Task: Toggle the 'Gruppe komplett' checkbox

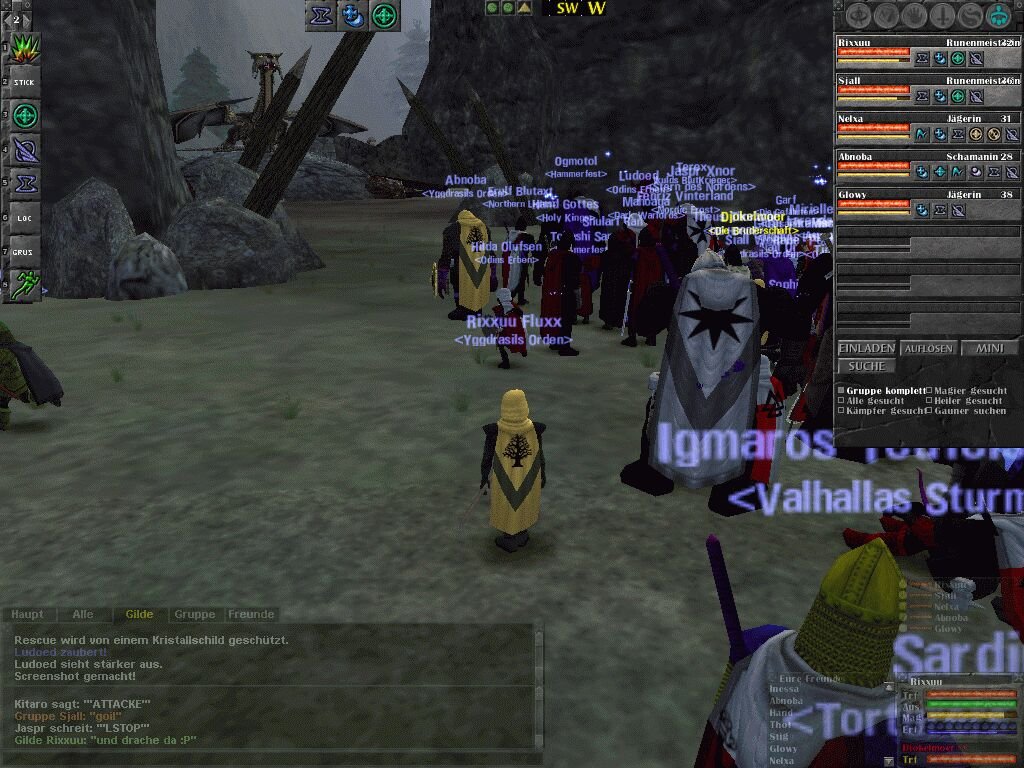Action: tap(841, 391)
